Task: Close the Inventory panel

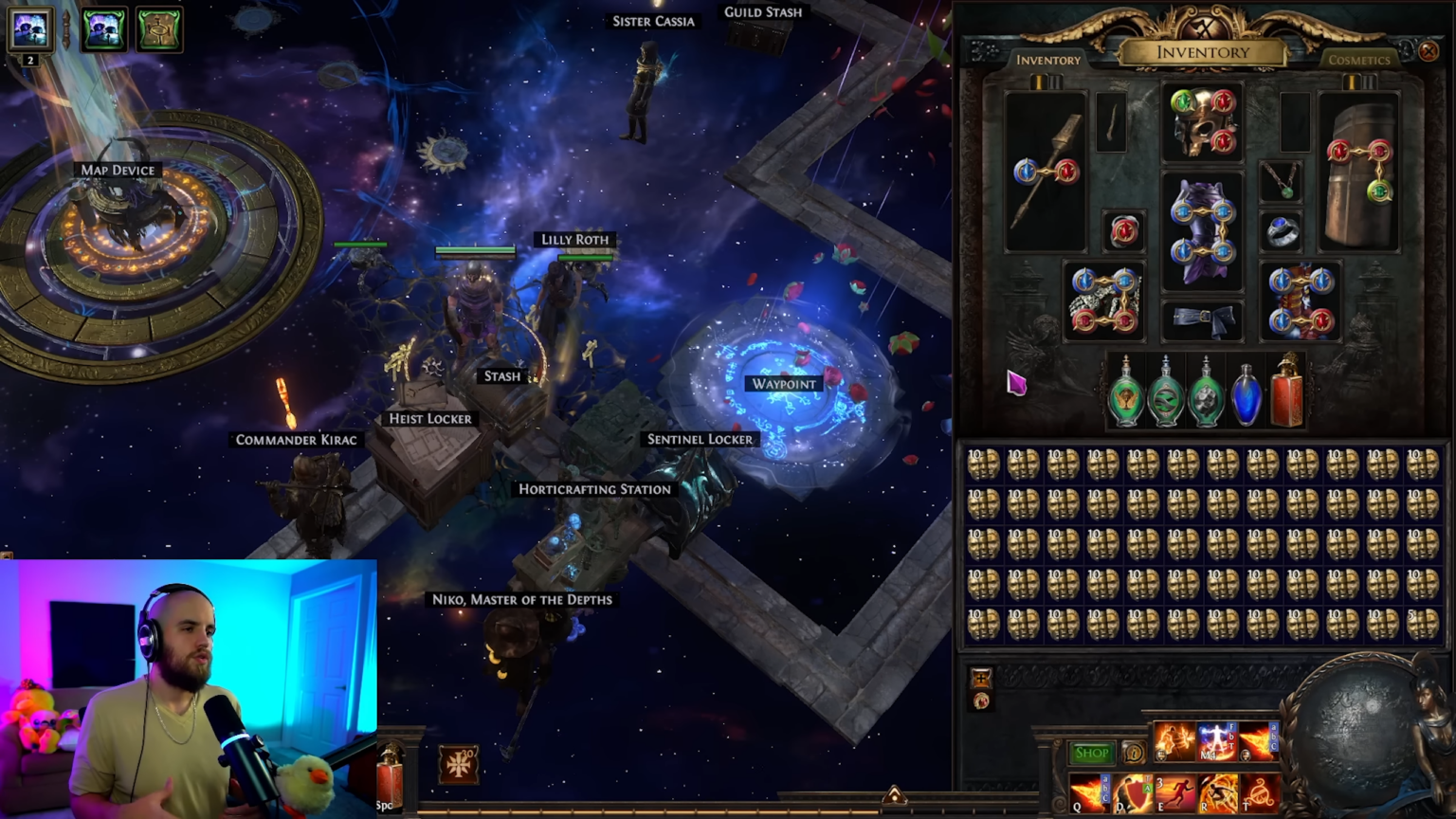Action: click(x=1429, y=52)
